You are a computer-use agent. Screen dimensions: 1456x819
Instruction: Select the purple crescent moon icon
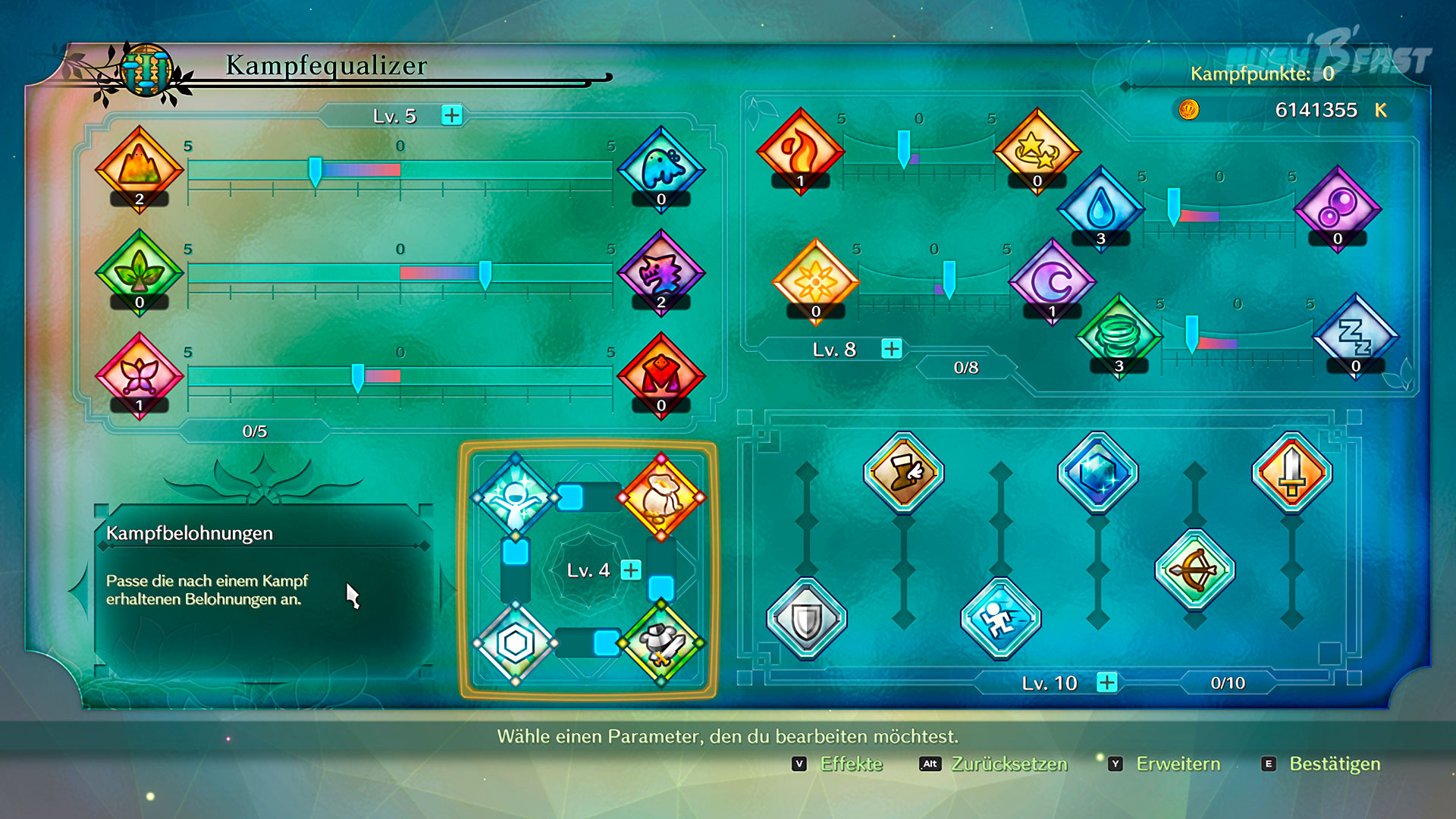(1052, 281)
